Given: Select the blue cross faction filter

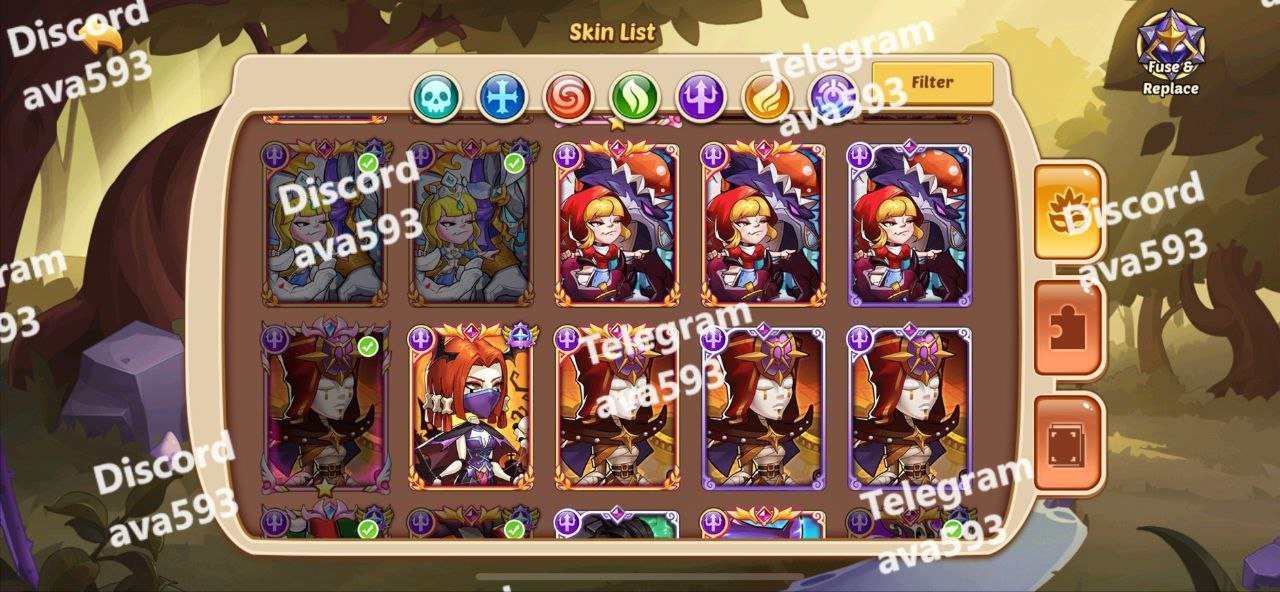Looking at the screenshot, I should 503,97.
